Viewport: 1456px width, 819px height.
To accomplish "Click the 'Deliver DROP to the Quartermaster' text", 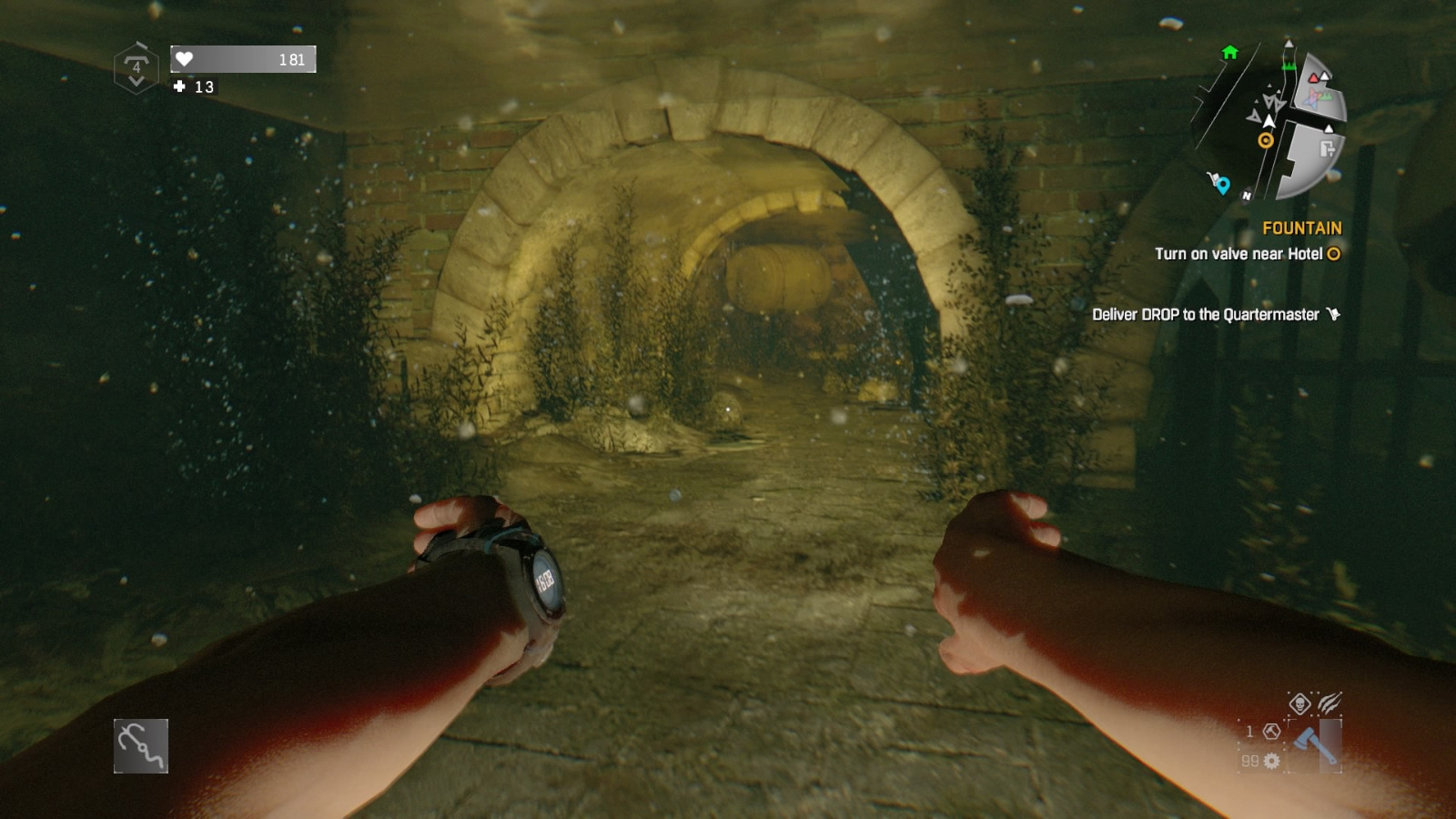I will pyautogui.click(x=1206, y=313).
